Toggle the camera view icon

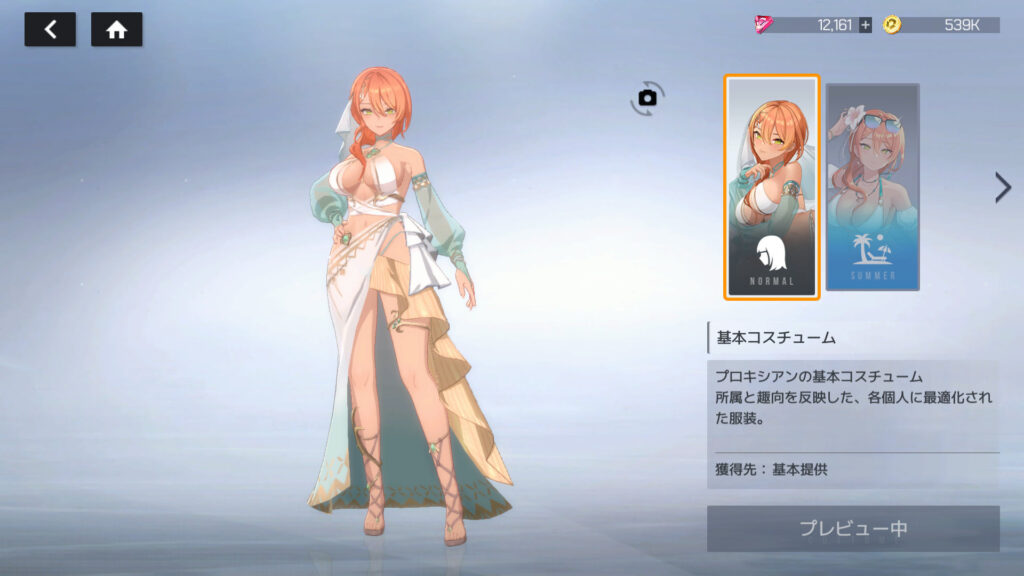pyautogui.click(x=647, y=98)
